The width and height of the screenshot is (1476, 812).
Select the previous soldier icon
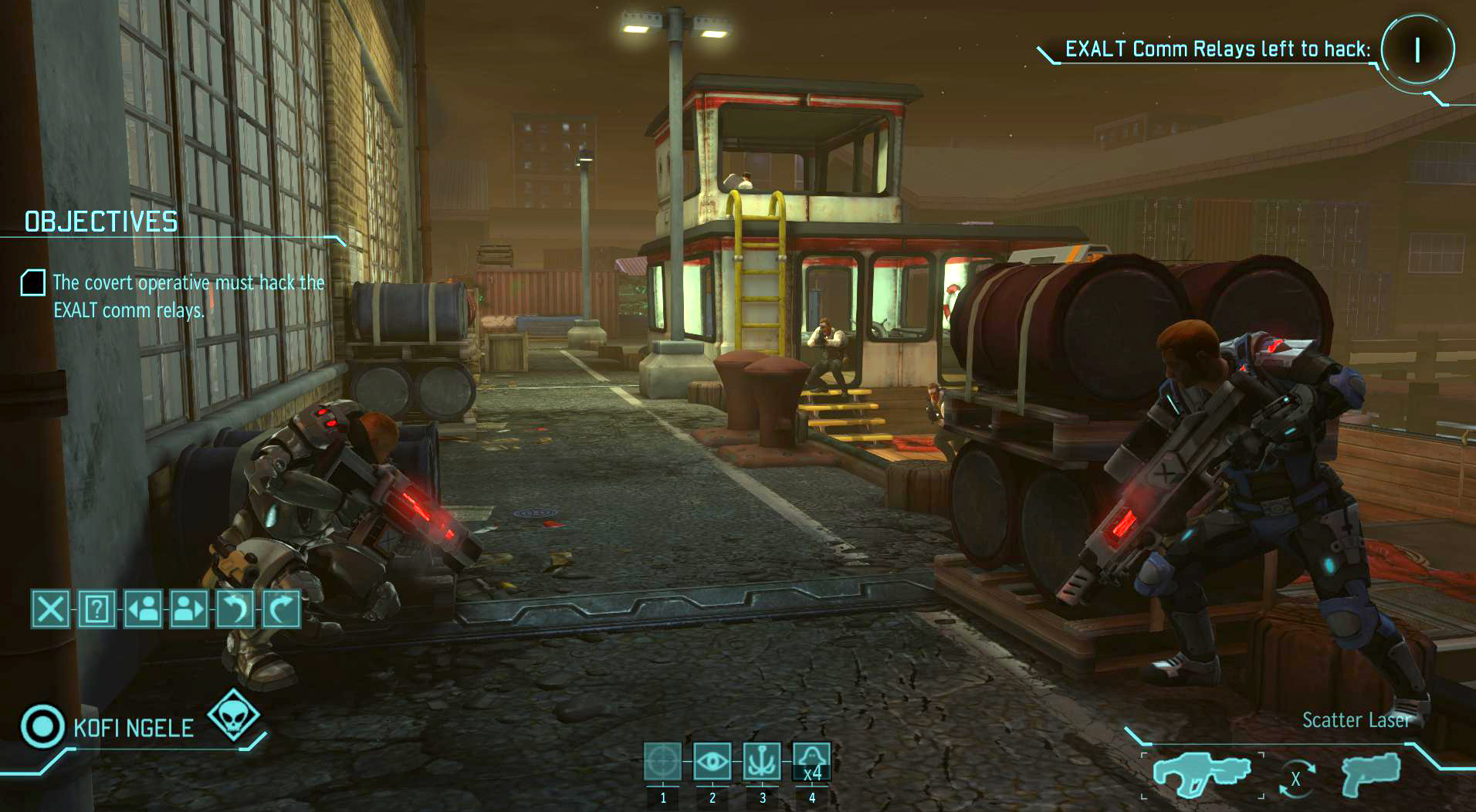(x=143, y=610)
